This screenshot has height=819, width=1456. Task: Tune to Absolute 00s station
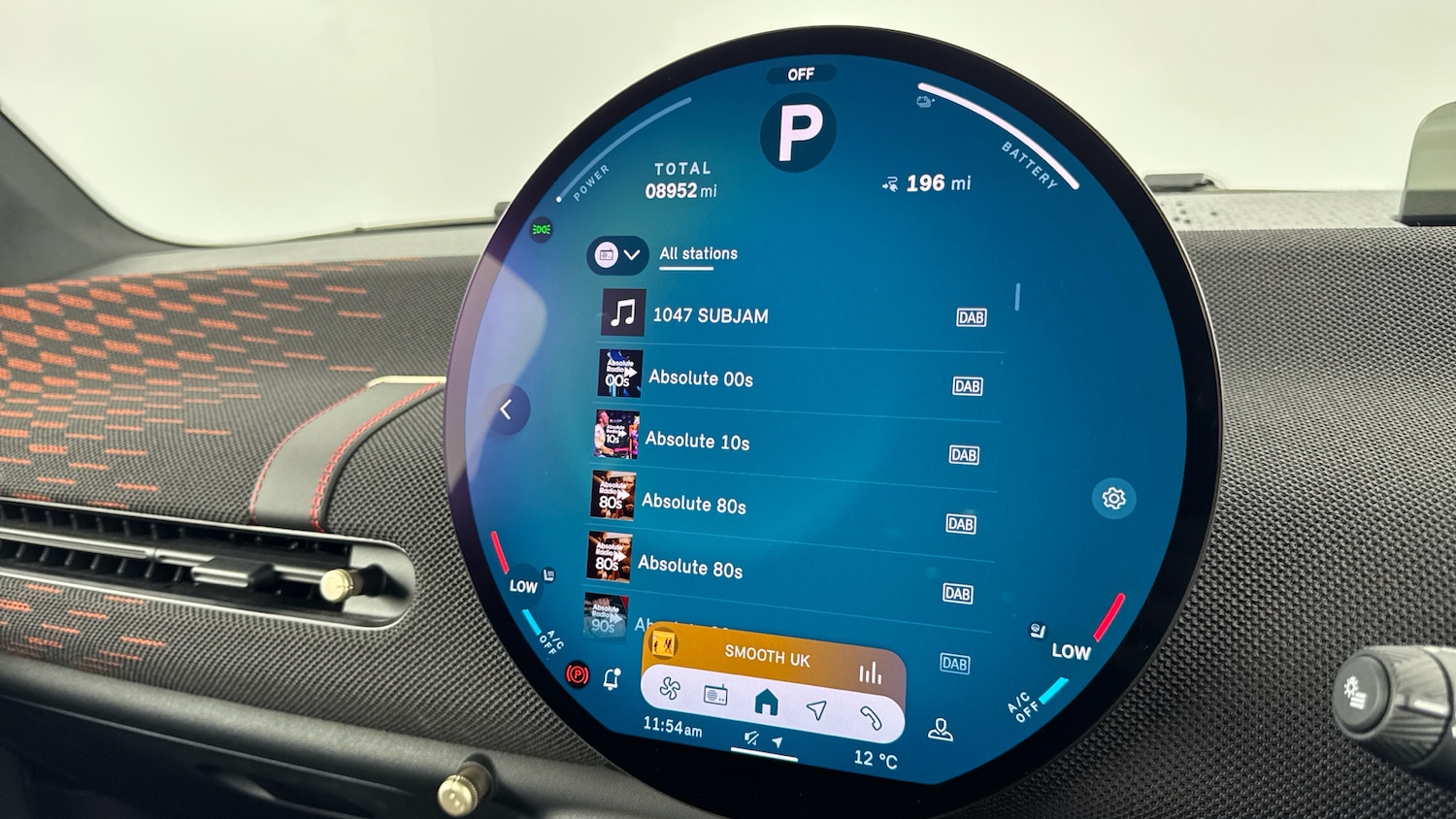click(x=700, y=378)
